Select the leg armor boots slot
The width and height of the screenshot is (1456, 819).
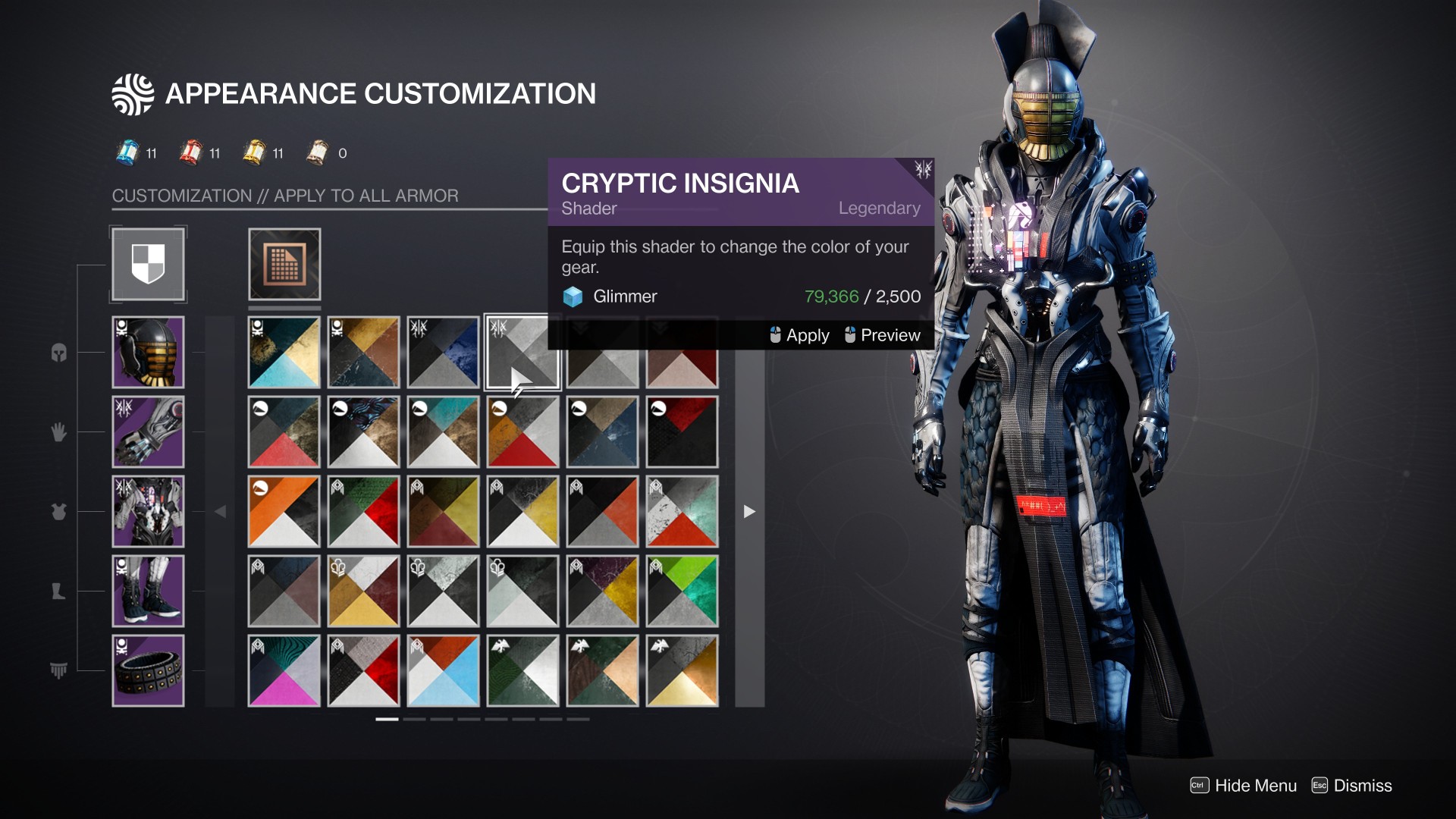148,591
